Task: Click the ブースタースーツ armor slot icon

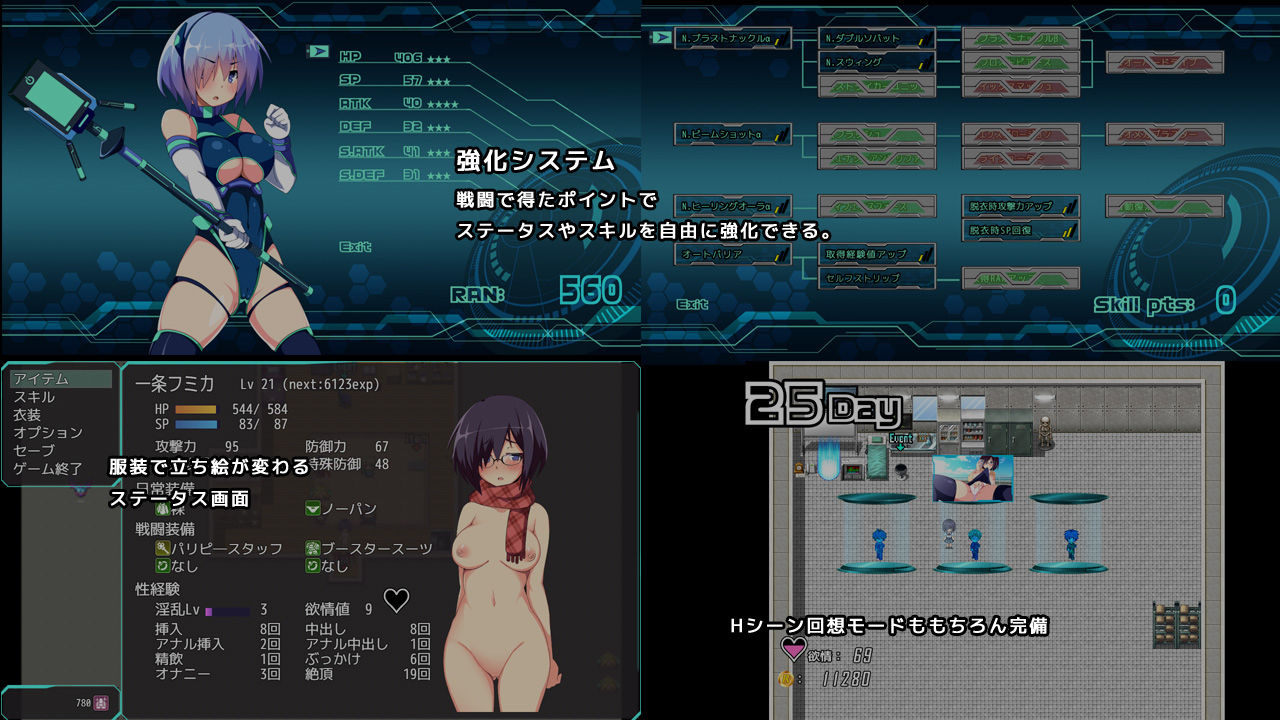Action: (x=313, y=548)
